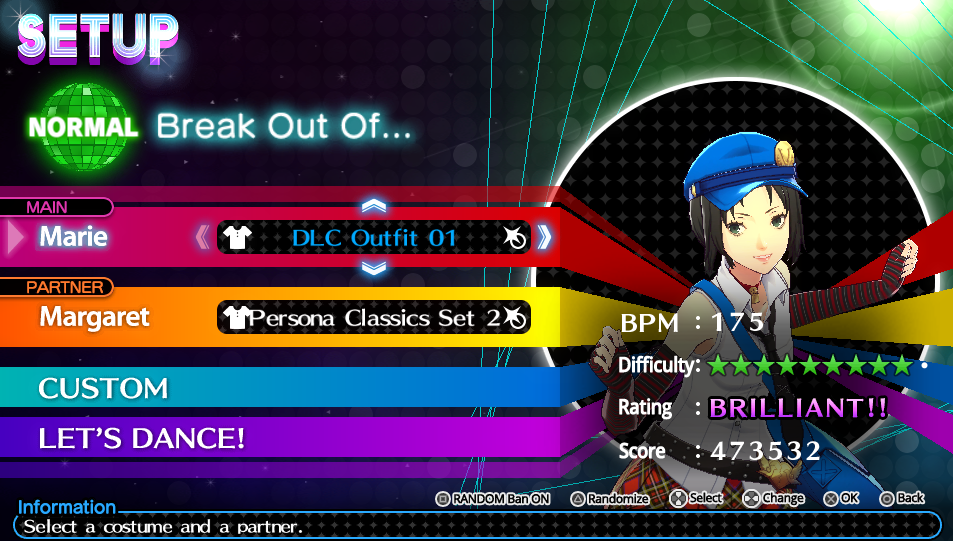Image resolution: width=953 pixels, height=541 pixels.
Task: Select the Persona Classics Set 2 costume field
Action: (x=374, y=318)
